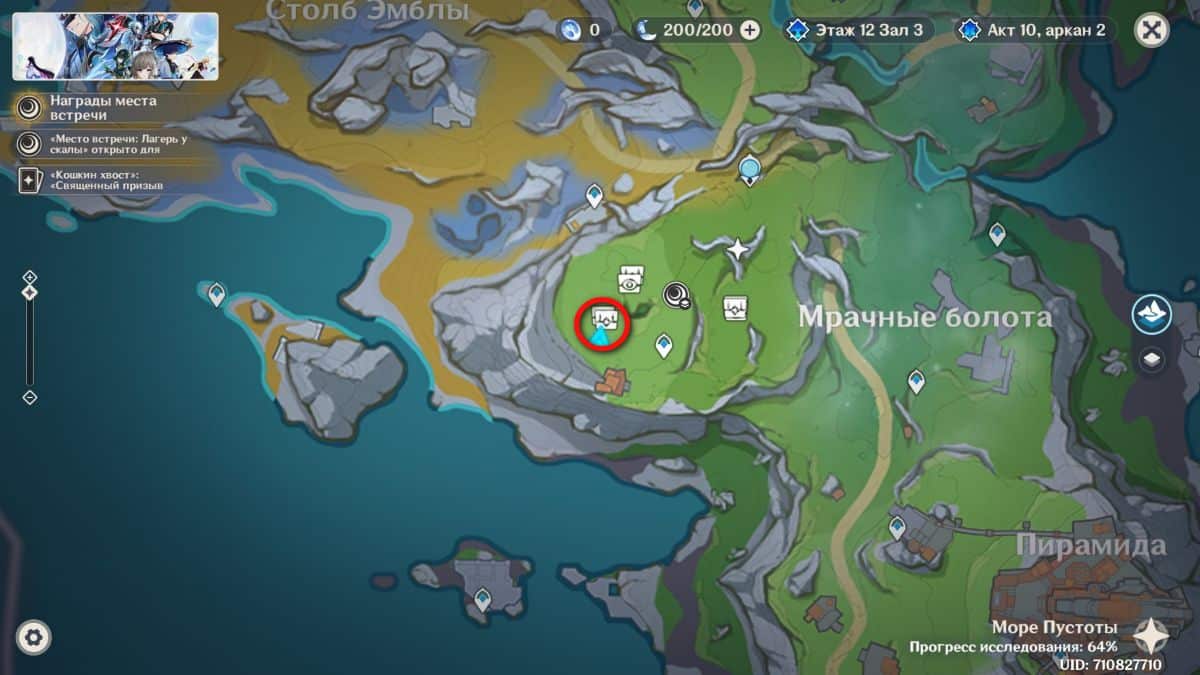Select the red-circled map marker
1200x675 pixels.
(603, 323)
